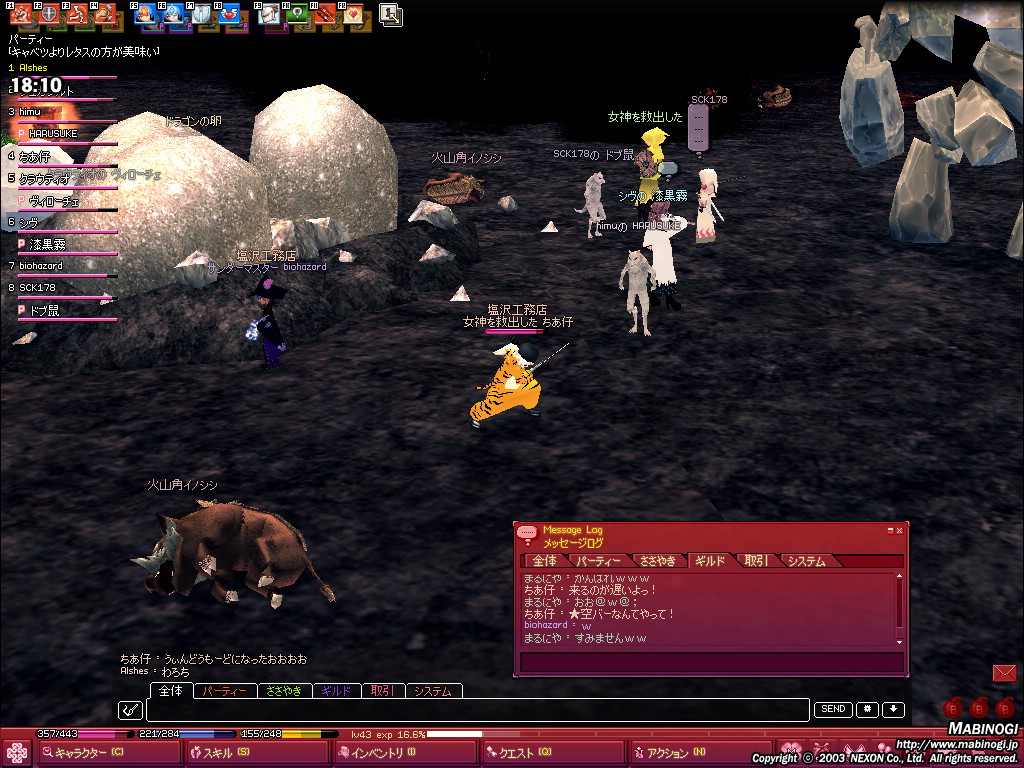Activate the F1 fist skill hotkey
This screenshot has height=768, width=1024.
pos(20,14)
